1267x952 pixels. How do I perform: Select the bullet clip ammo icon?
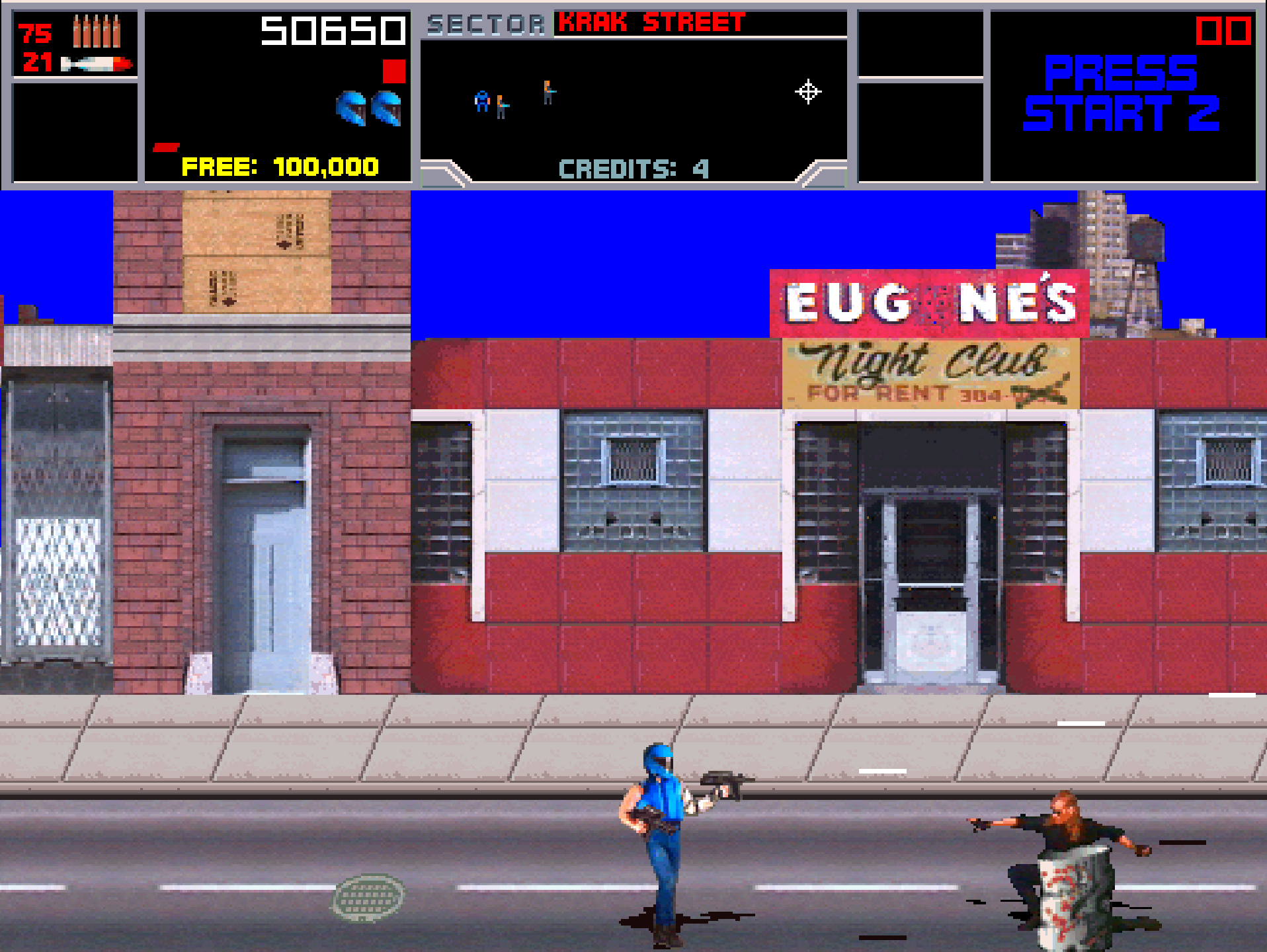click(97, 31)
